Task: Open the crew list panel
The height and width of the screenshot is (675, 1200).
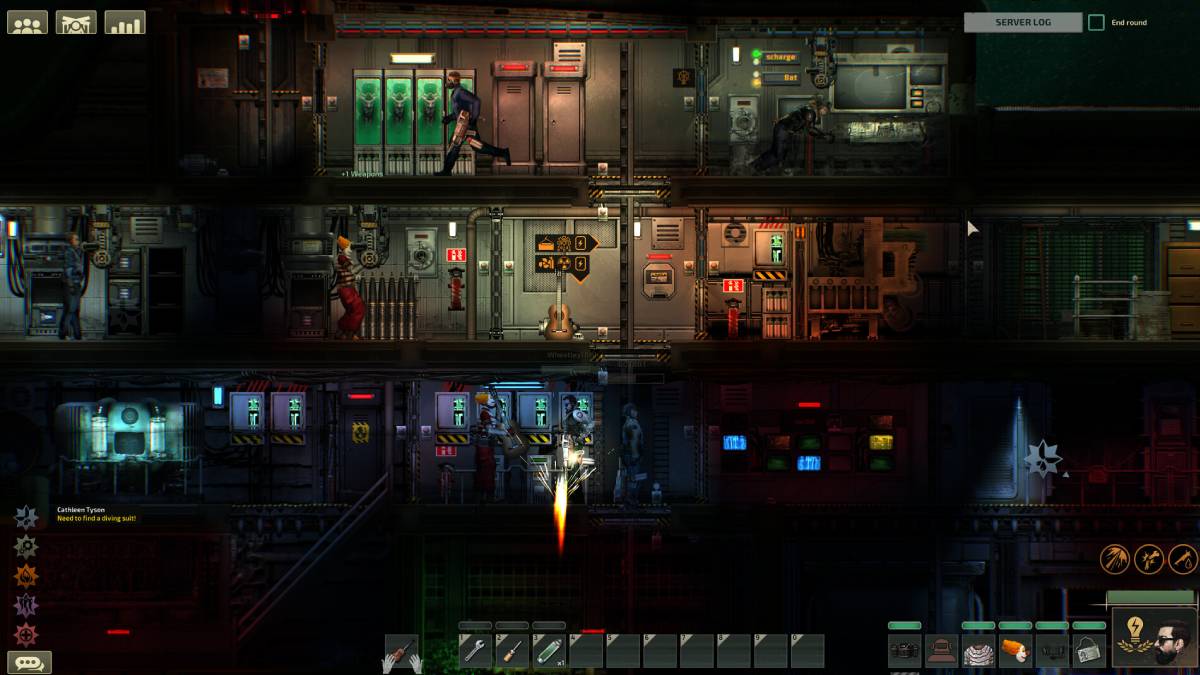Action: [x=27, y=22]
